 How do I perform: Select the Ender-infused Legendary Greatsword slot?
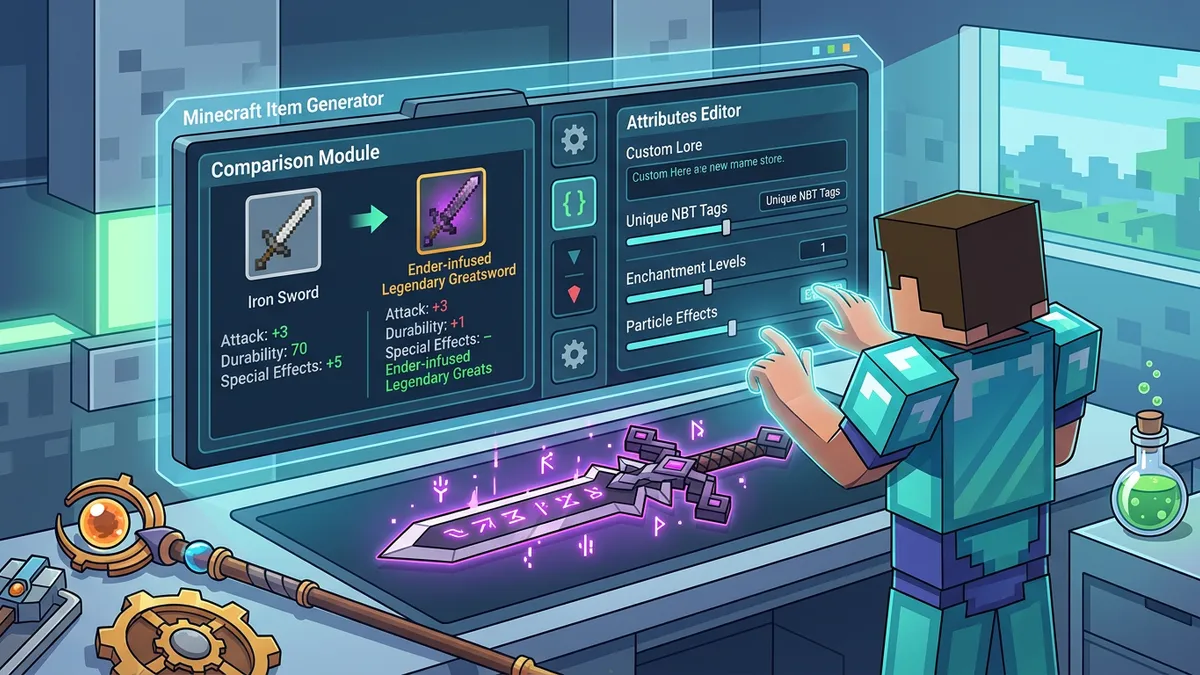(x=451, y=210)
